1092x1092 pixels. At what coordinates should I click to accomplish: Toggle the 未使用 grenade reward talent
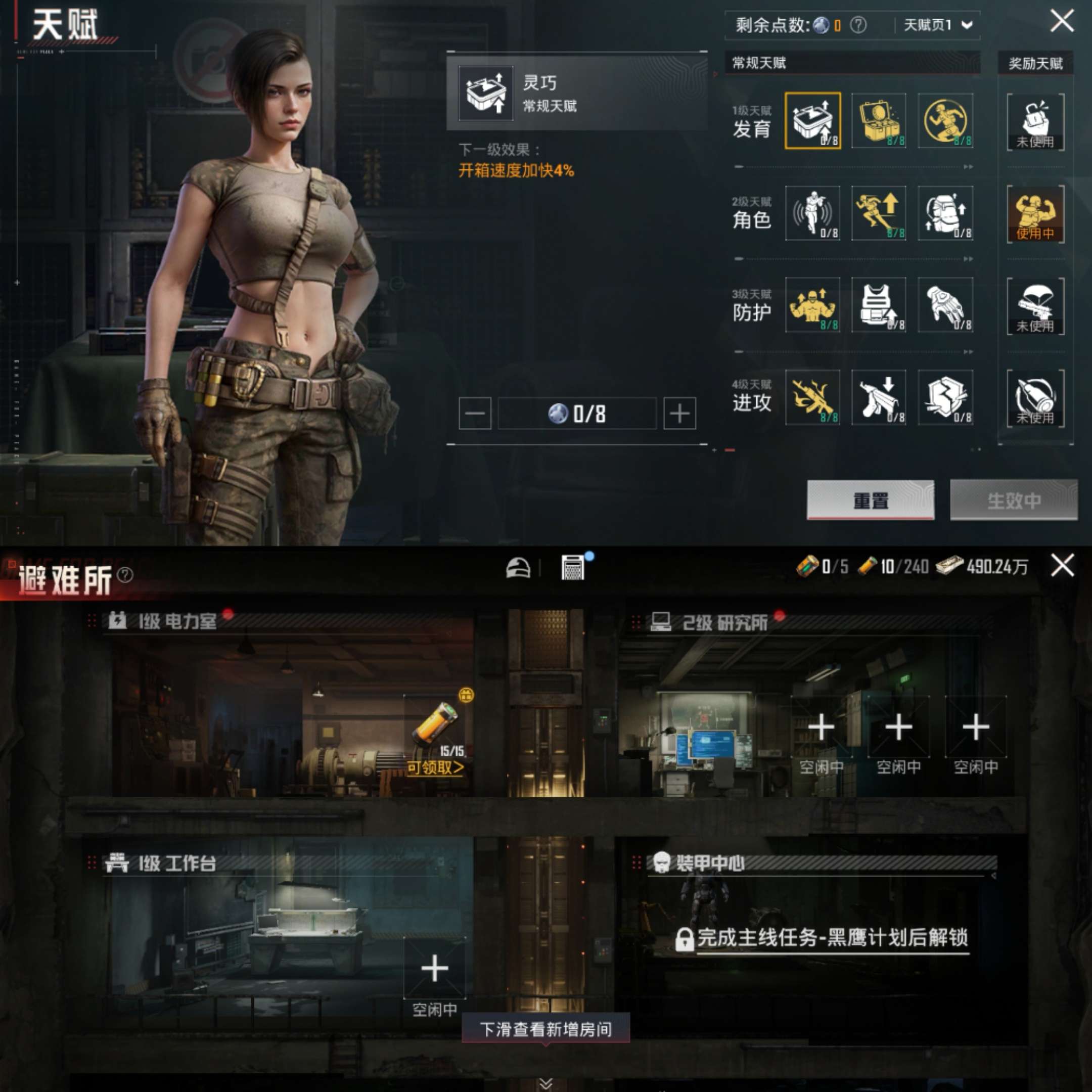tap(1036, 120)
